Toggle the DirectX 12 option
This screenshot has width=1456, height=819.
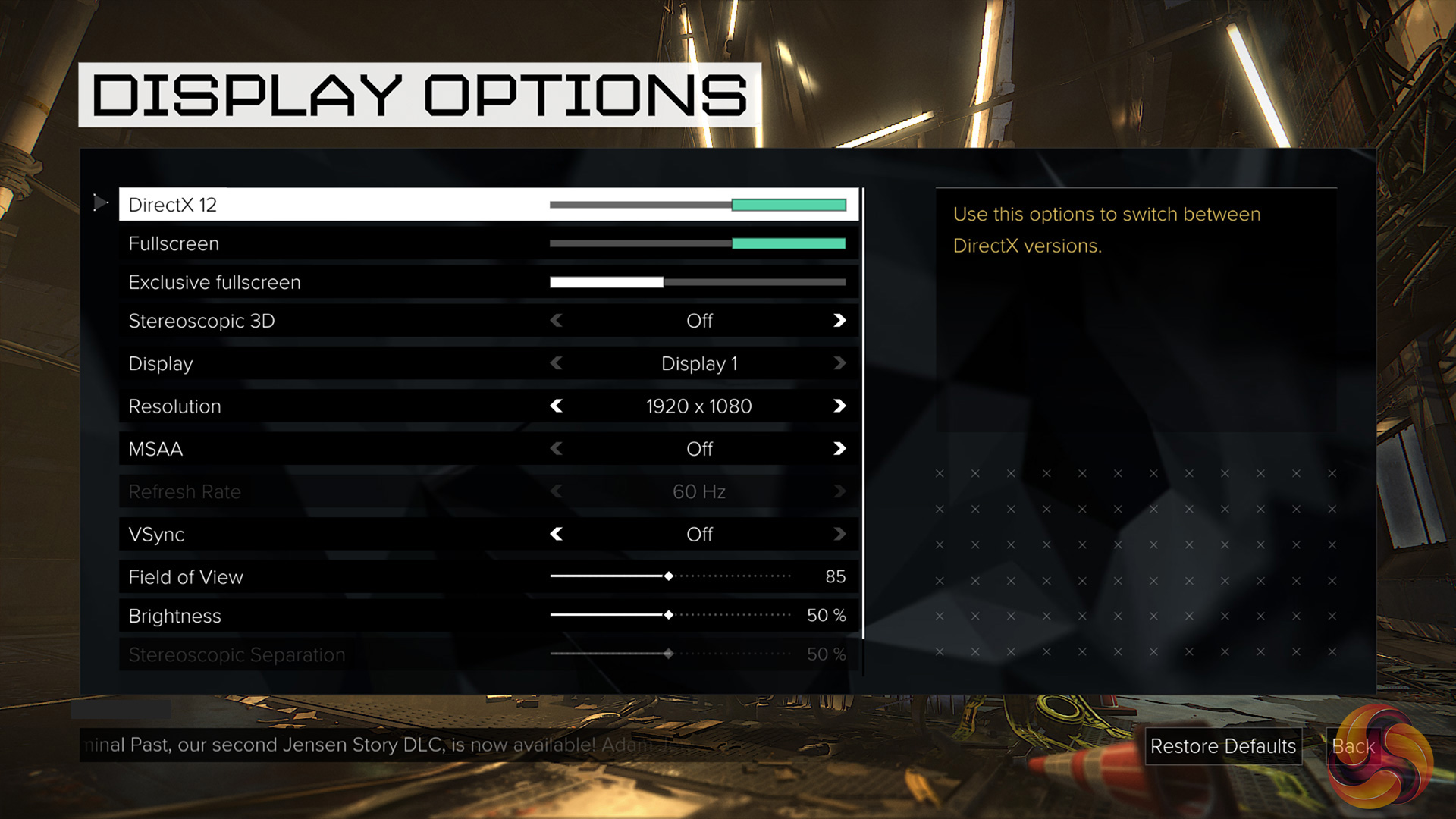(x=698, y=205)
